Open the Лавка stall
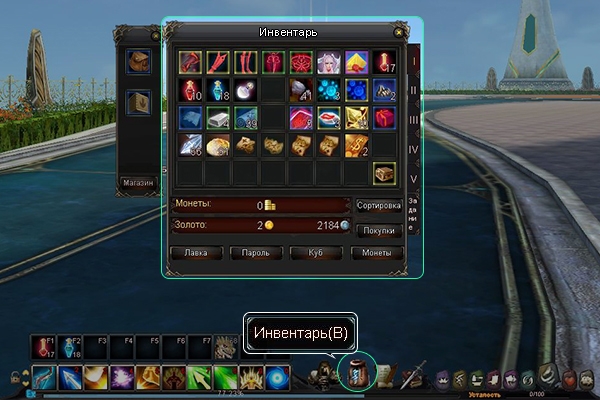This screenshot has height=400, width=600. (x=196, y=253)
